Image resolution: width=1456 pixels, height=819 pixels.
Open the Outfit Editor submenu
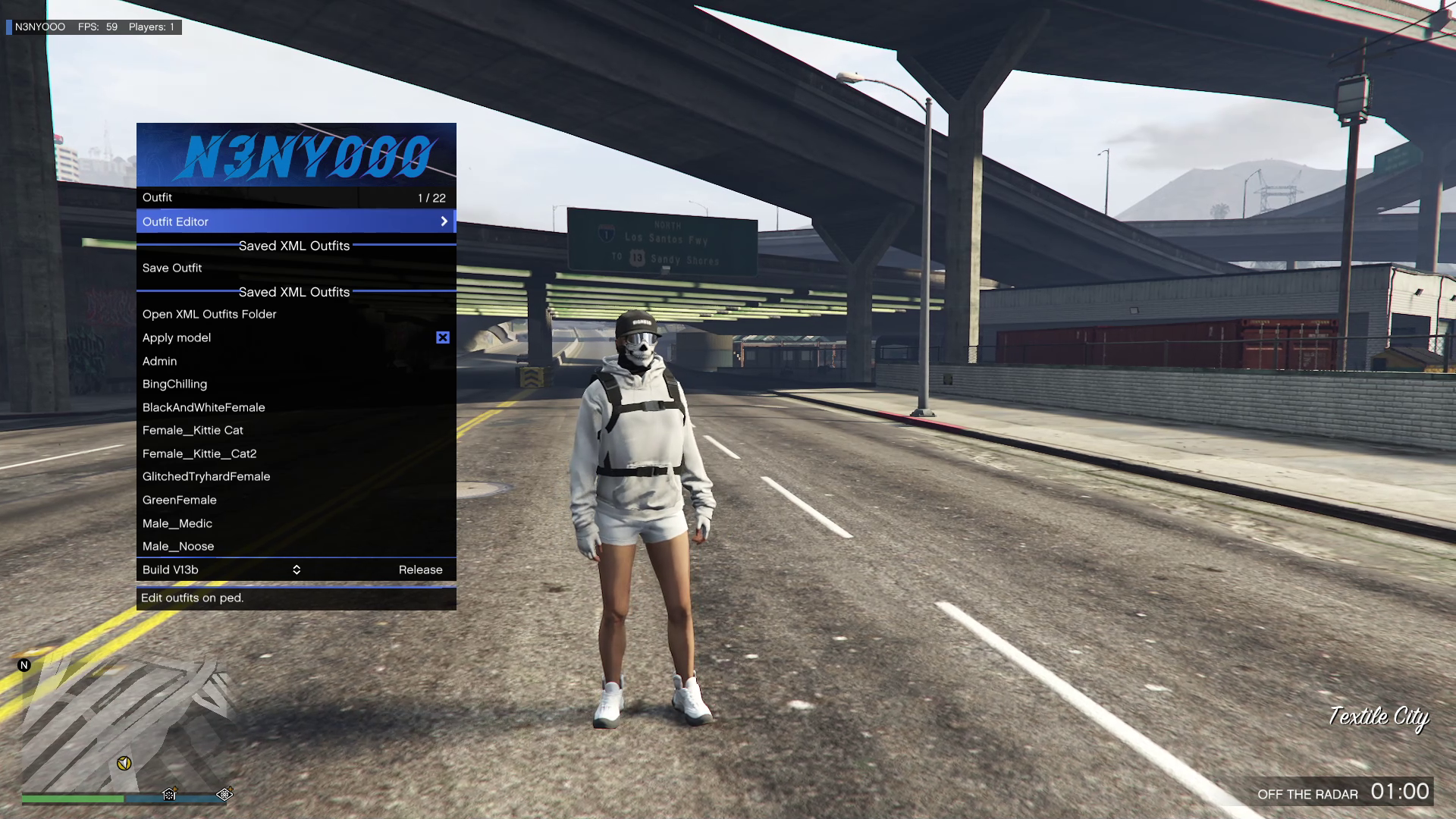296,221
